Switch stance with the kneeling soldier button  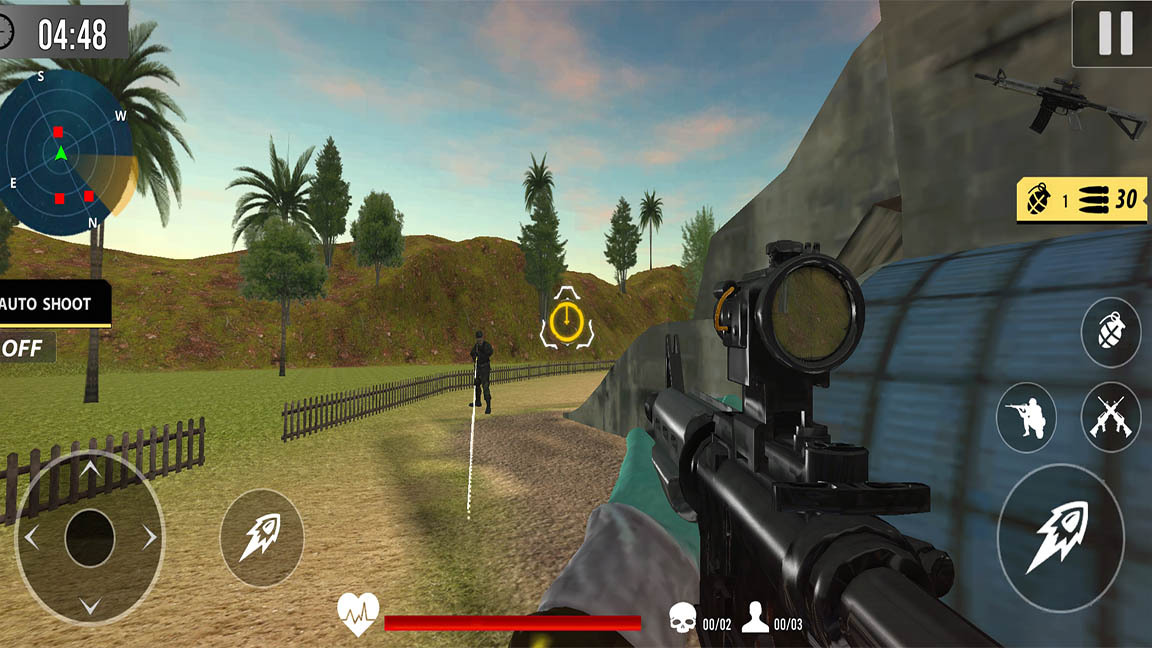[x=1026, y=417]
